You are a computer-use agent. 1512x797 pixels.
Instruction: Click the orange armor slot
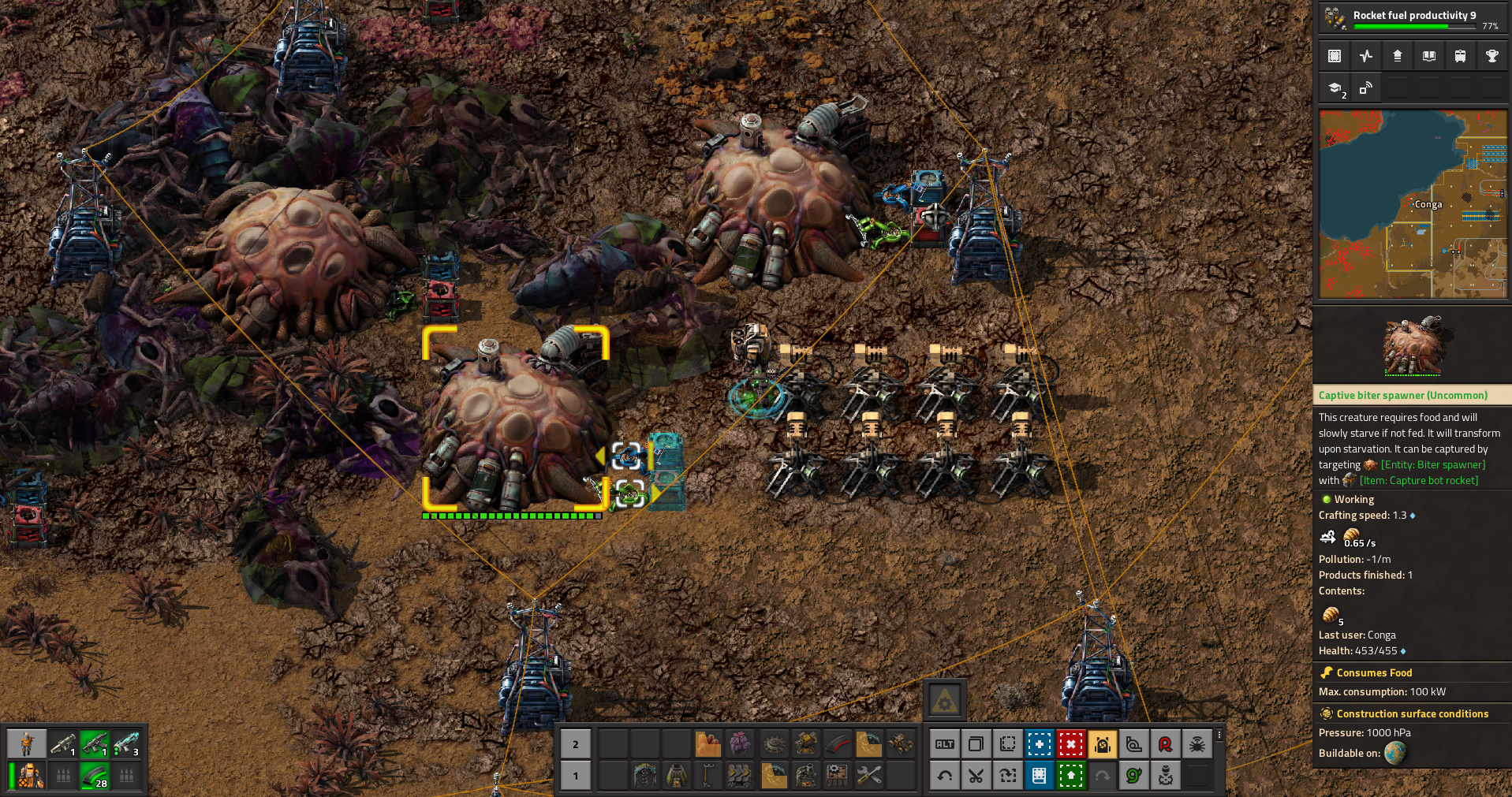tap(31, 776)
